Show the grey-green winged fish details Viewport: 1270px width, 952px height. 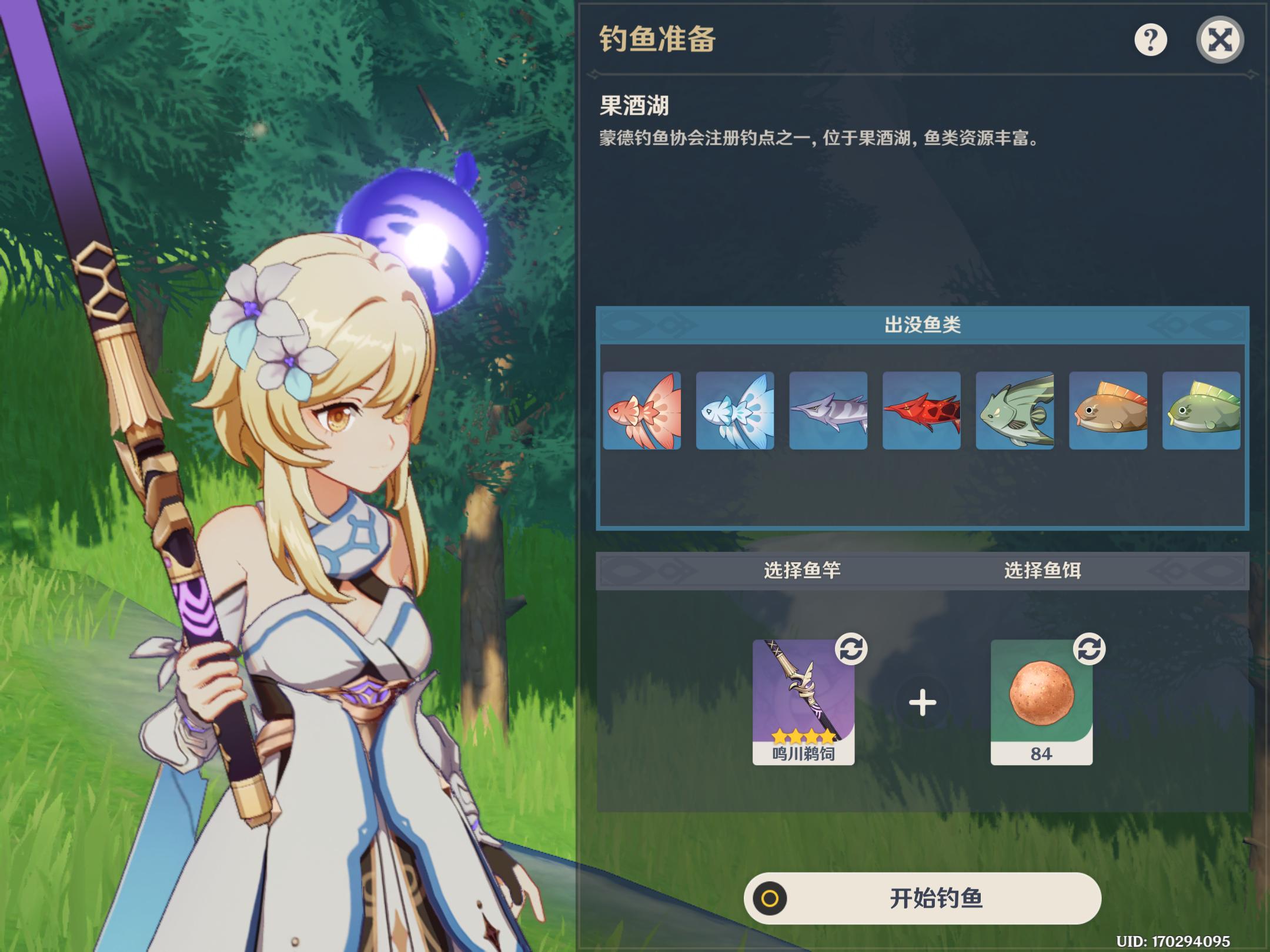pos(1015,410)
